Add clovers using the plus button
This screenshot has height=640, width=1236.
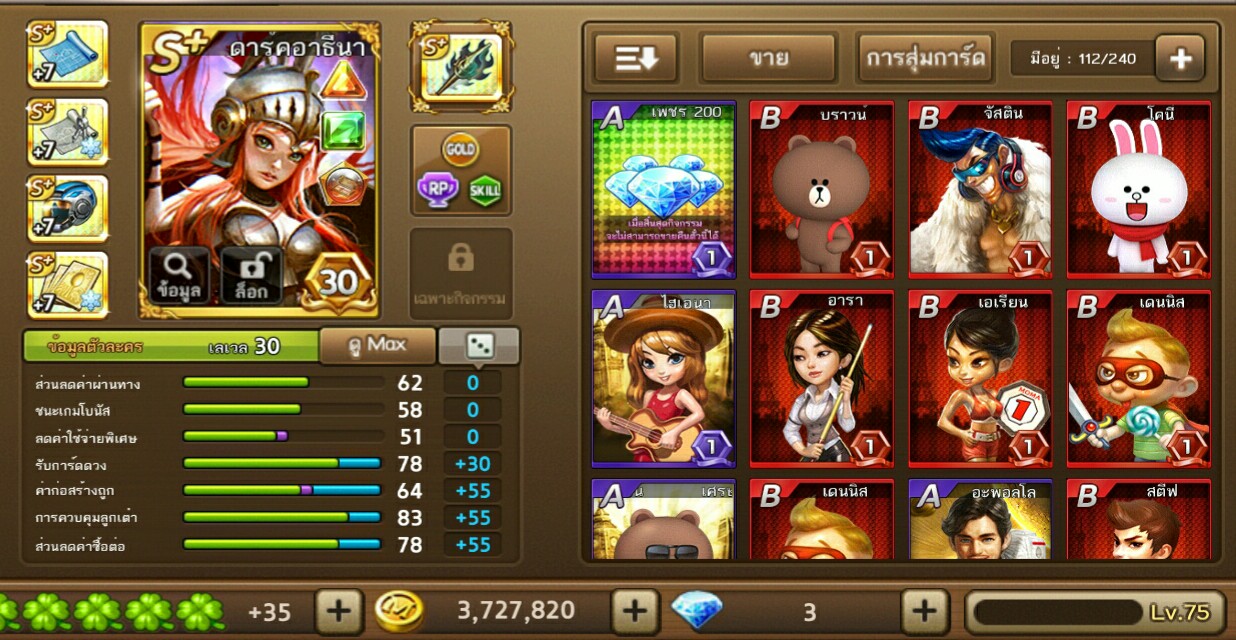pos(339,611)
